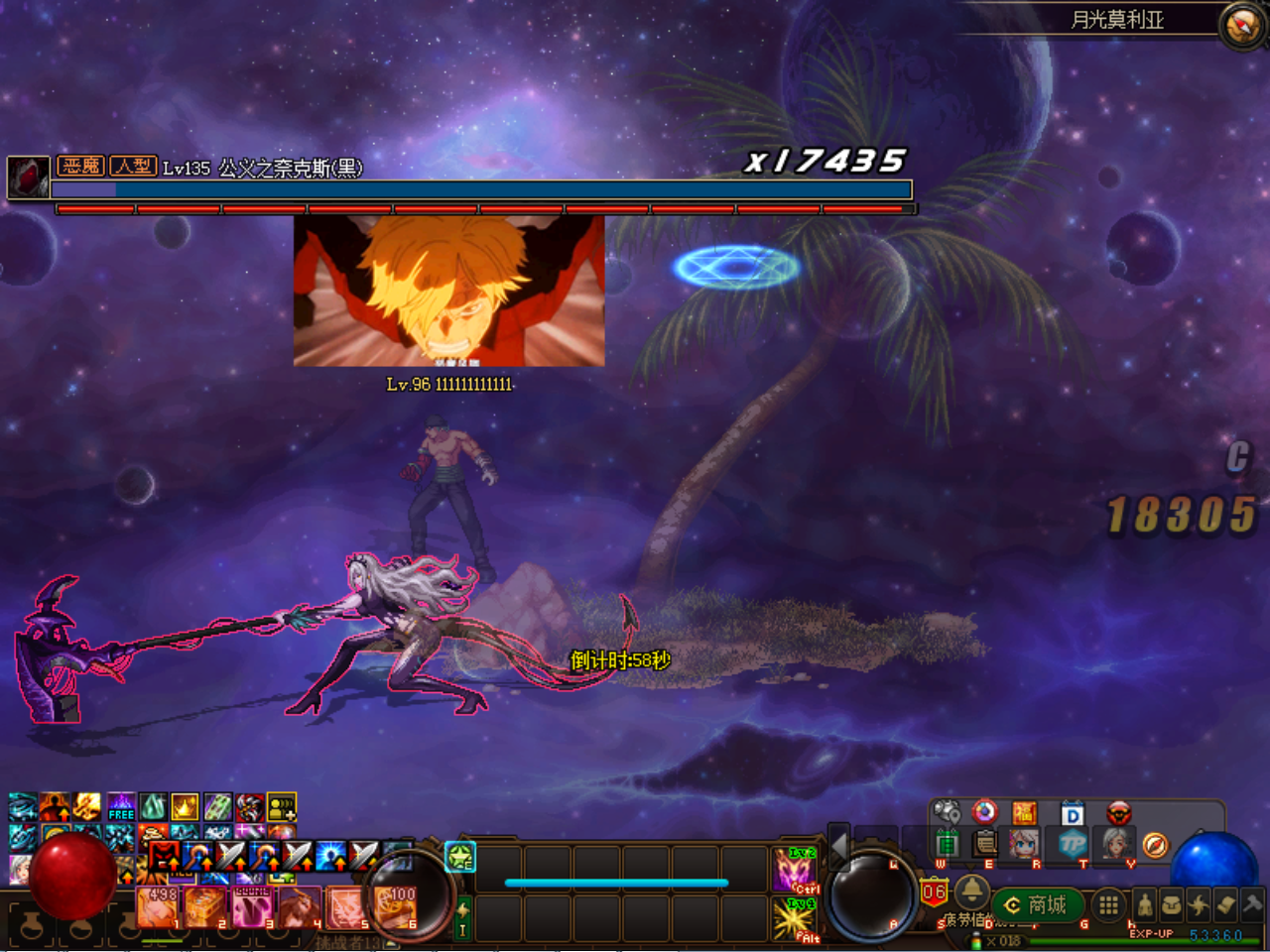The height and width of the screenshot is (952, 1270).
Task: Use the golden chest item in slot 2
Action: (x=204, y=907)
